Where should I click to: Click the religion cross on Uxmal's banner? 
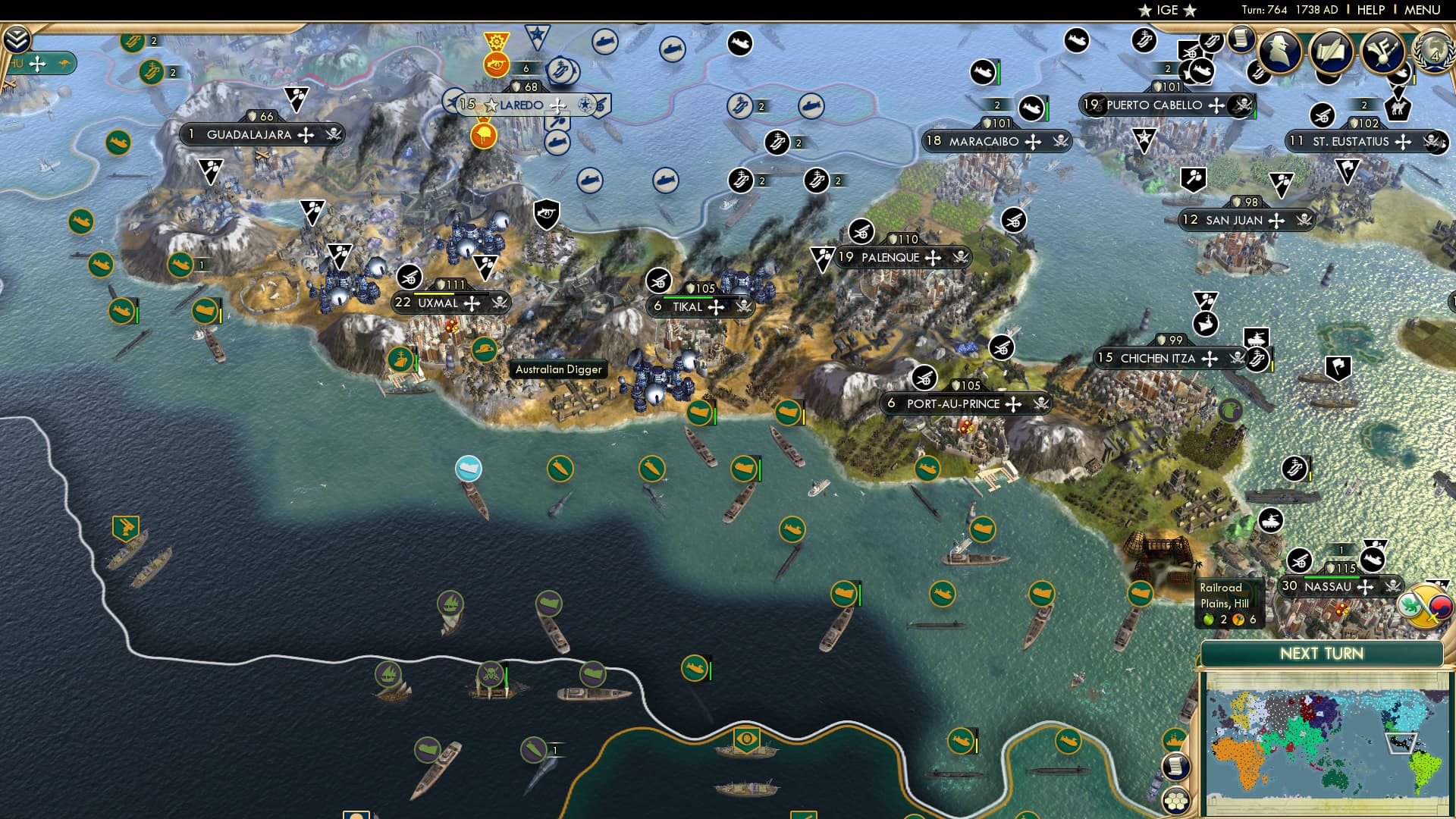[473, 302]
